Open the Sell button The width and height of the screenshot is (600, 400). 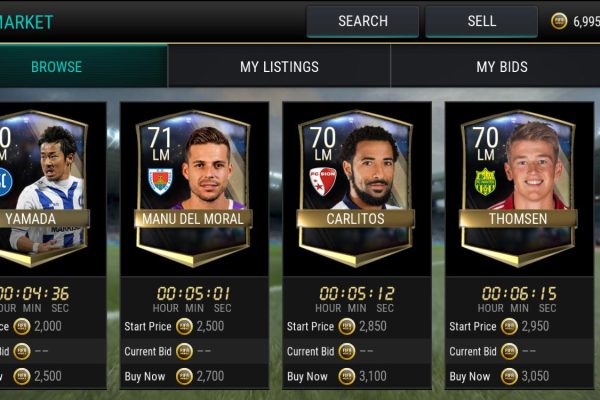(481, 21)
